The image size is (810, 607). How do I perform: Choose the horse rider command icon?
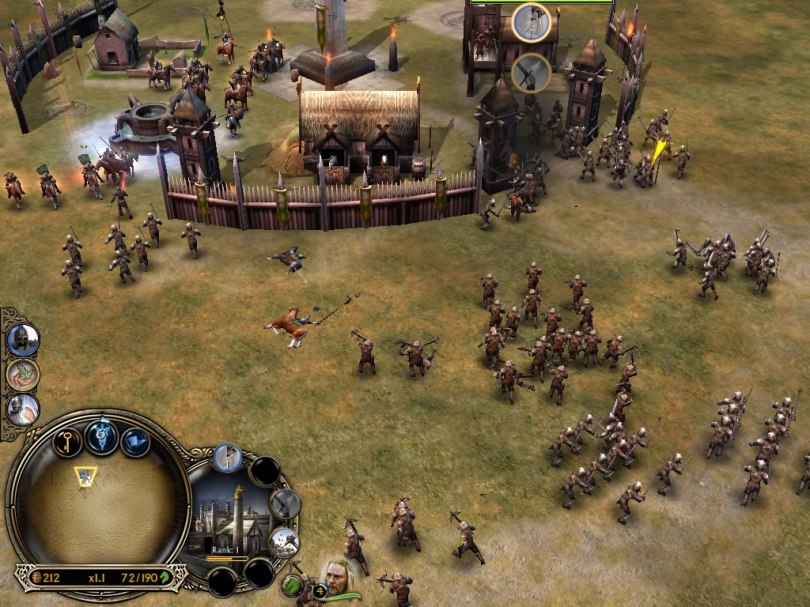[x=284, y=542]
